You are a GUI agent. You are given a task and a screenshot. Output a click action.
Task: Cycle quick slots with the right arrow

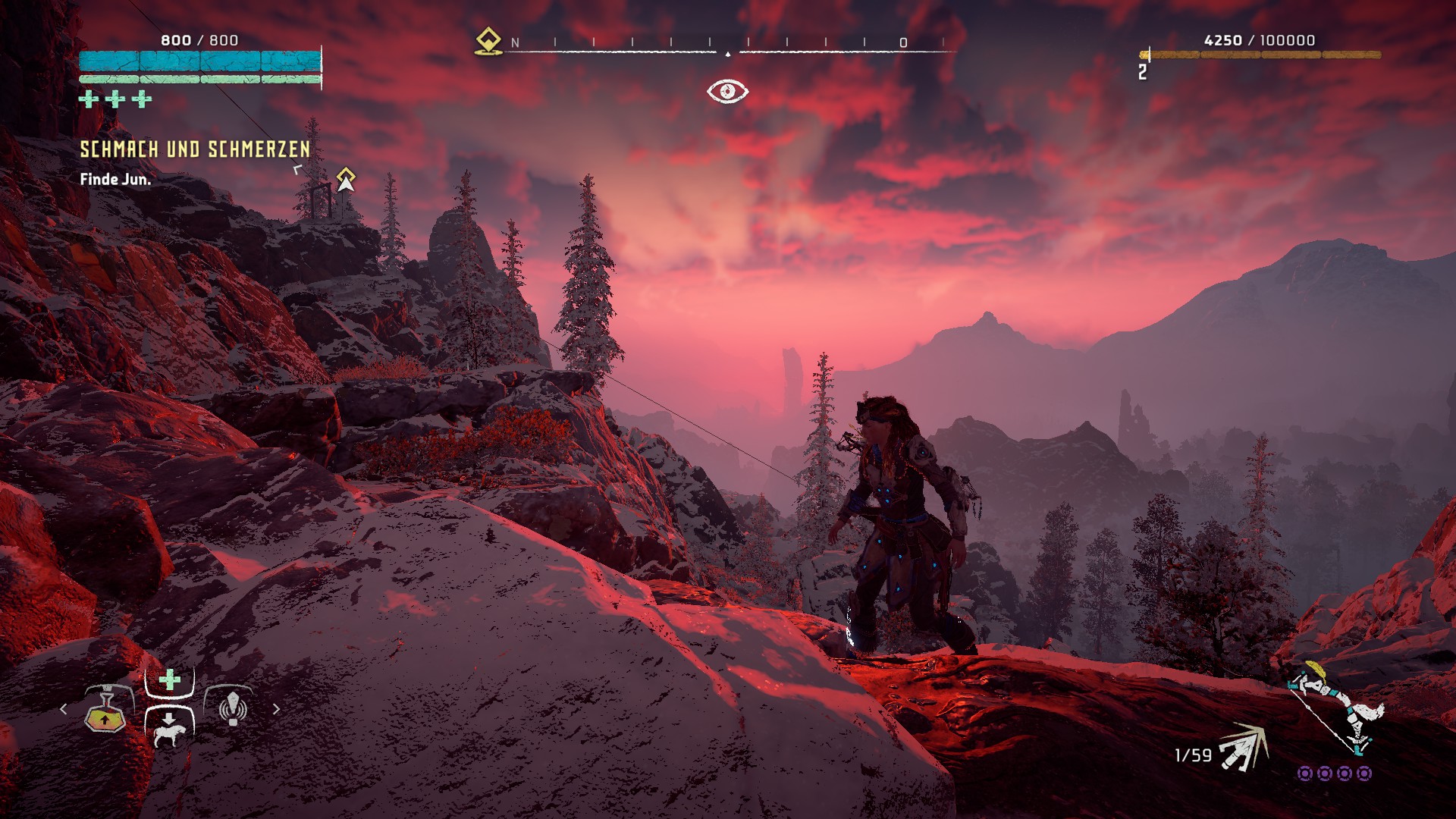click(x=277, y=709)
